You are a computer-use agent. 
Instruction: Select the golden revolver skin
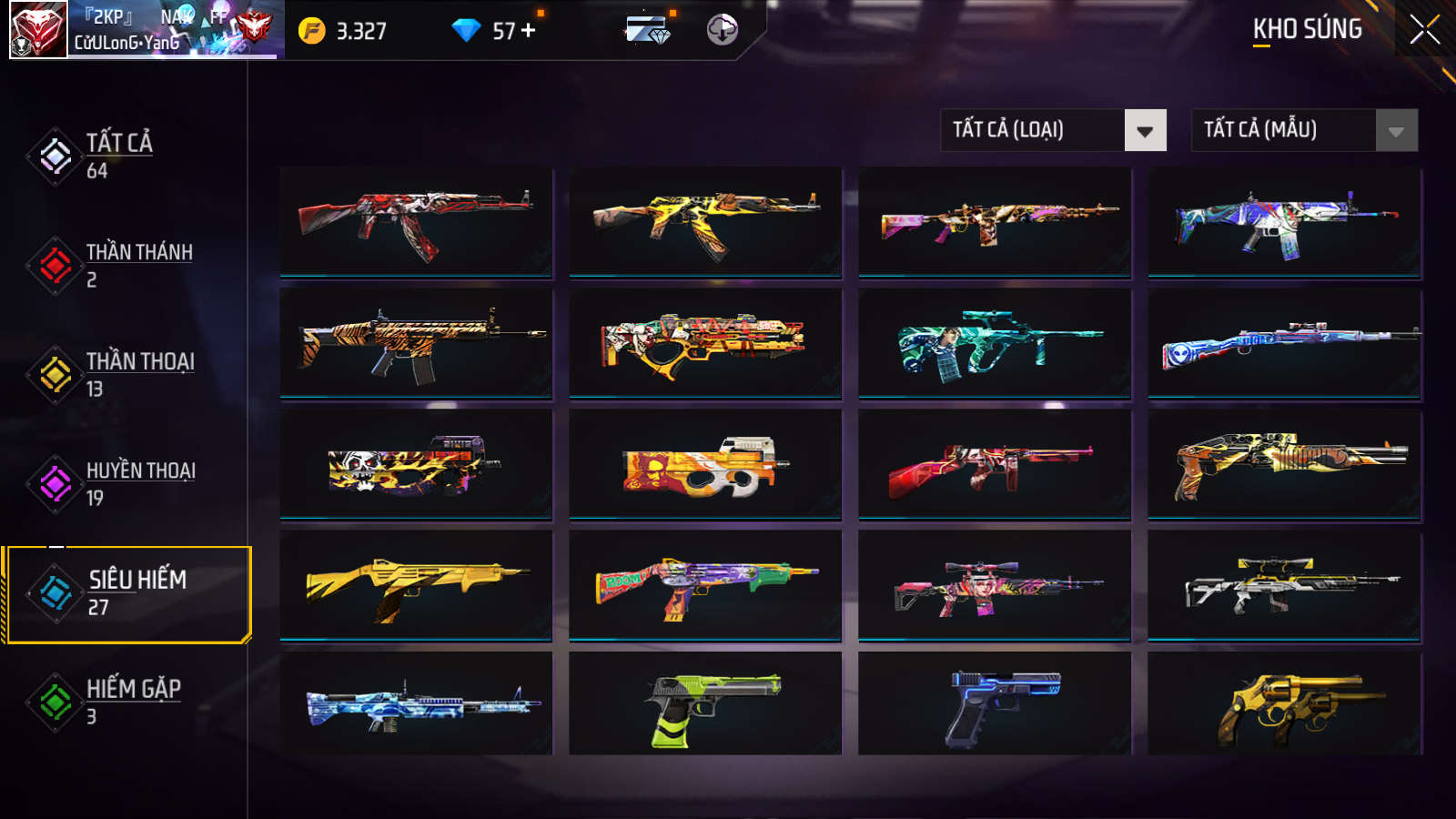pyautogui.click(x=1284, y=703)
